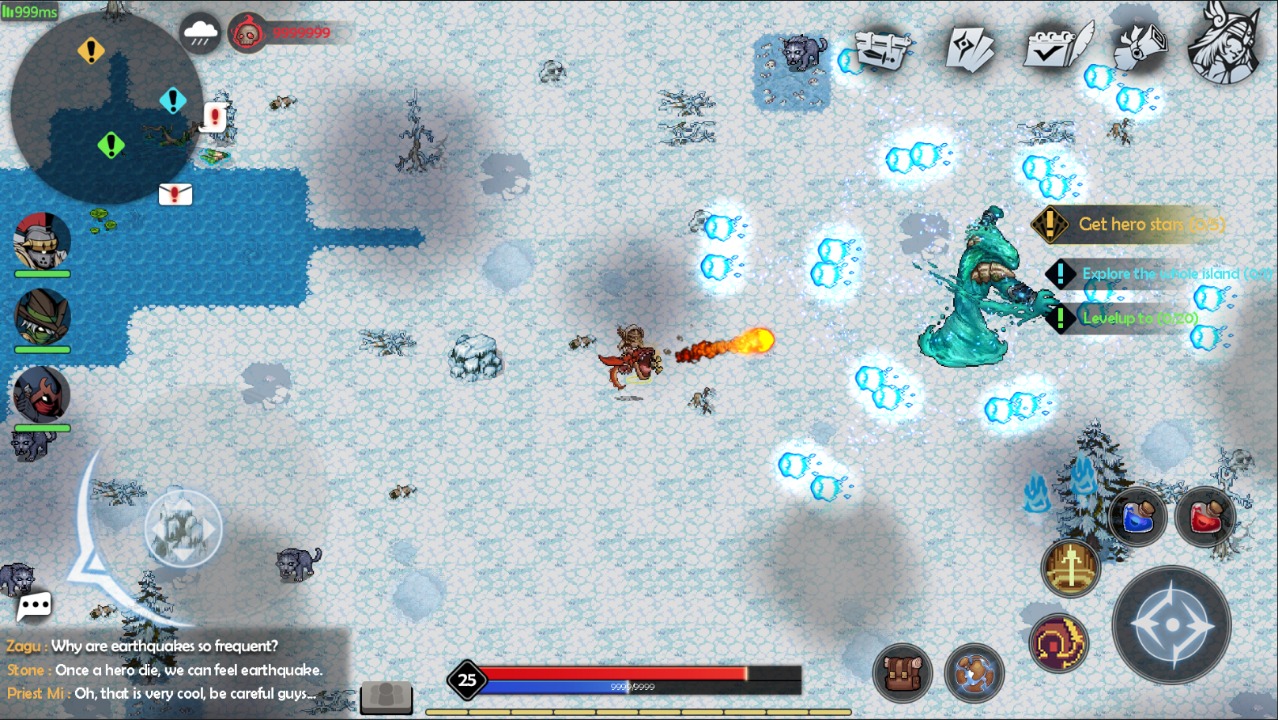Use the red health potion
Image resolution: width=1278 pixels, height=720 pixels.
point(1204,516)
